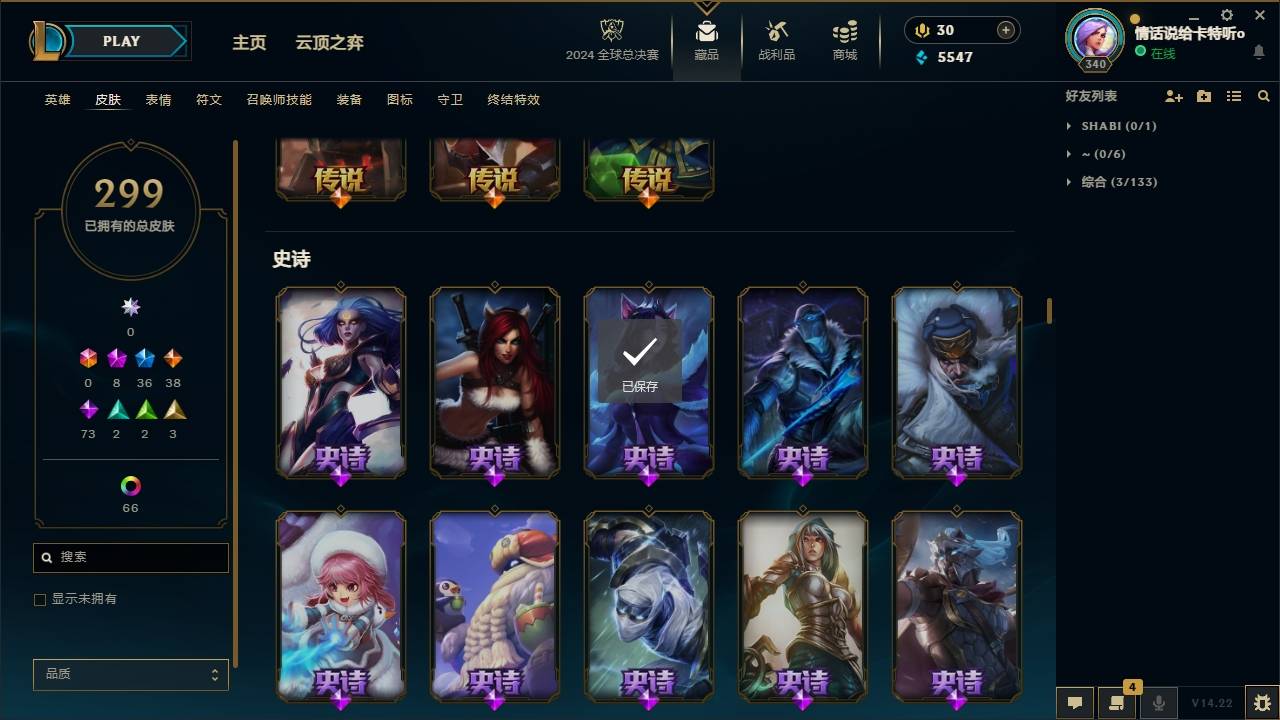Enable the 显示未拥有 checkbox
Screen dimensions: 1280x720
point(40,599)
